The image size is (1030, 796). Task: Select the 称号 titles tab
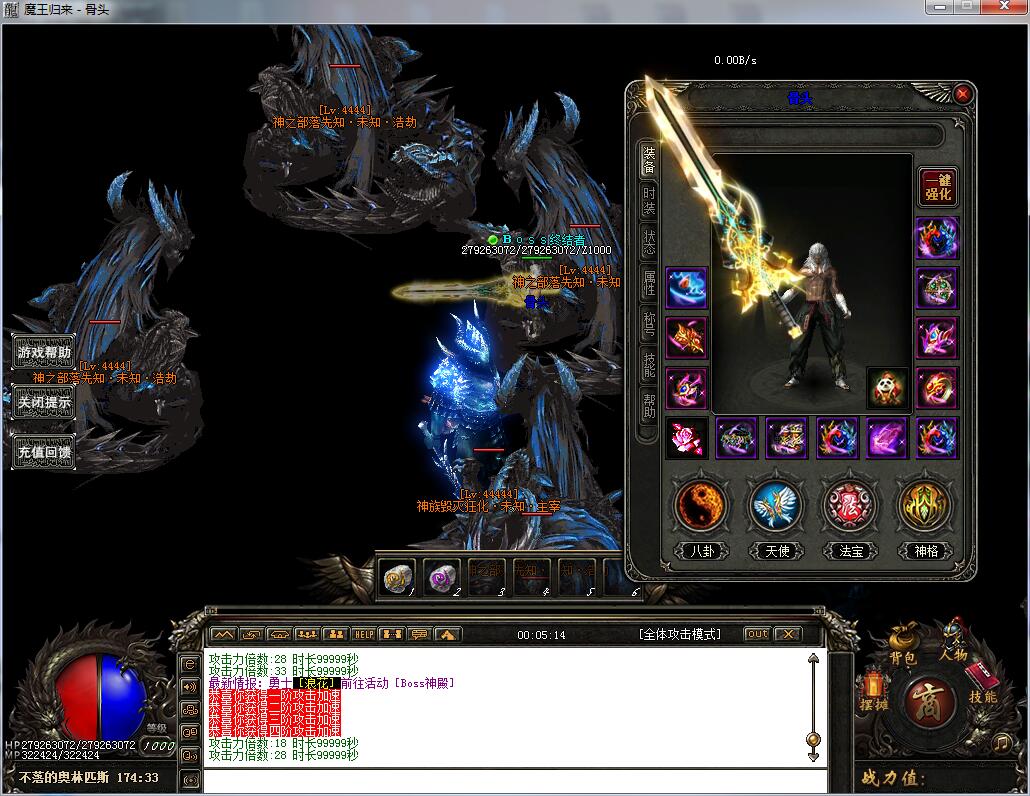[649, 327]
